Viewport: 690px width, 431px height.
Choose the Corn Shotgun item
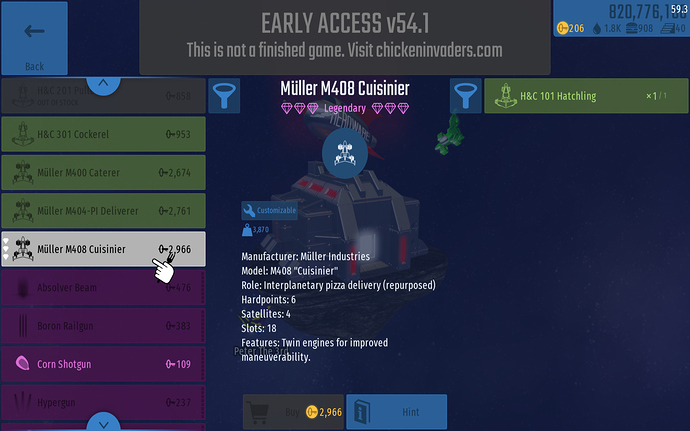(x=103, y=364)
